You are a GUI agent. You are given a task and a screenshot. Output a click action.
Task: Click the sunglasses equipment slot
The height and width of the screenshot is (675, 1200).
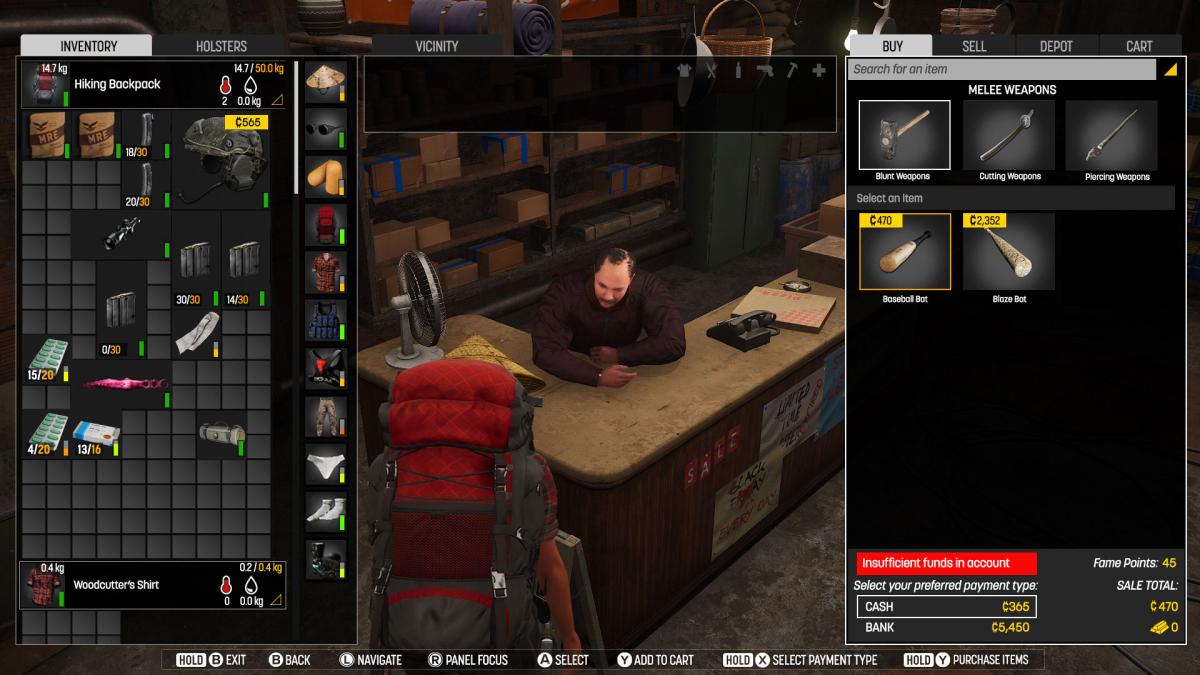[x=325, y=129]
